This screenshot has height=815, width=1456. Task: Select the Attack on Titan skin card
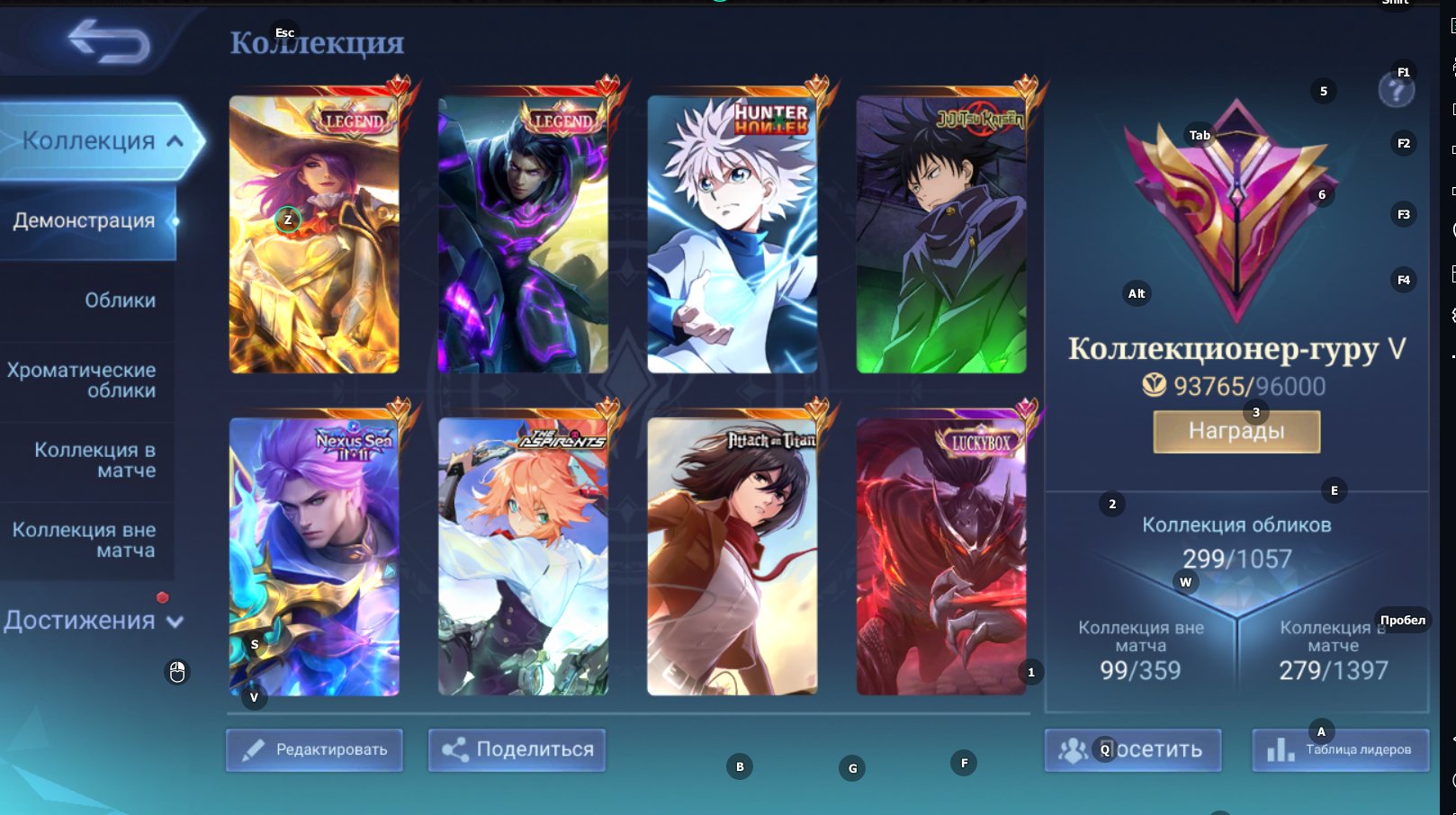(x=732, y=558)
